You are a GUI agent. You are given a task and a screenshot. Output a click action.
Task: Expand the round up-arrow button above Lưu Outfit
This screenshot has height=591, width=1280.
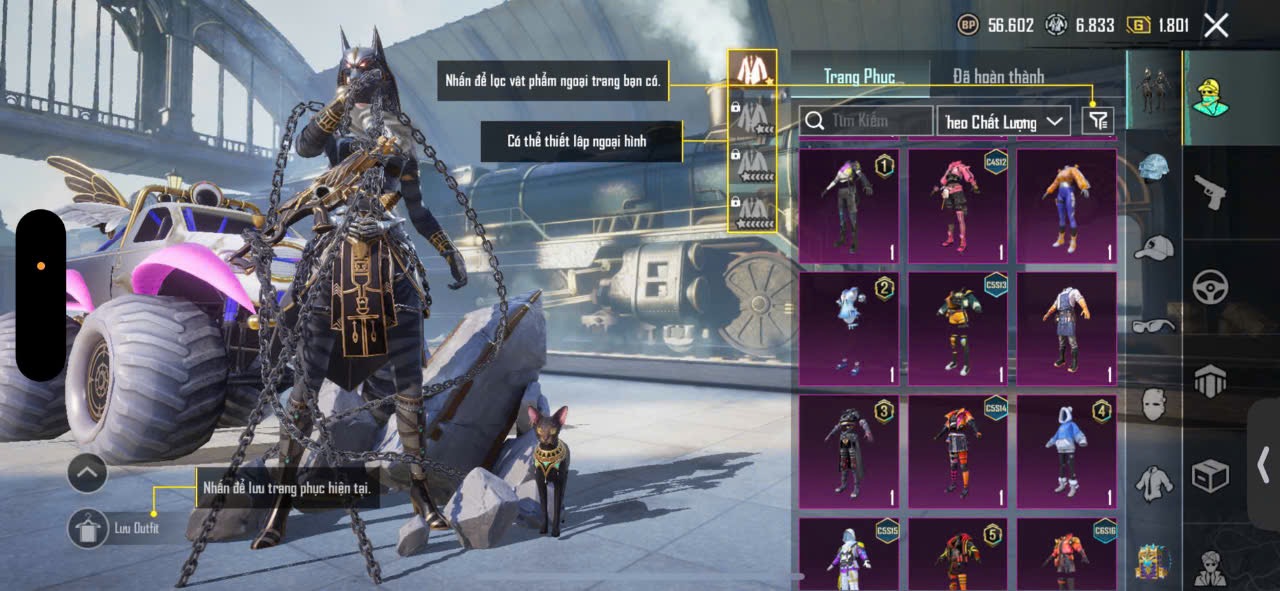87,472
